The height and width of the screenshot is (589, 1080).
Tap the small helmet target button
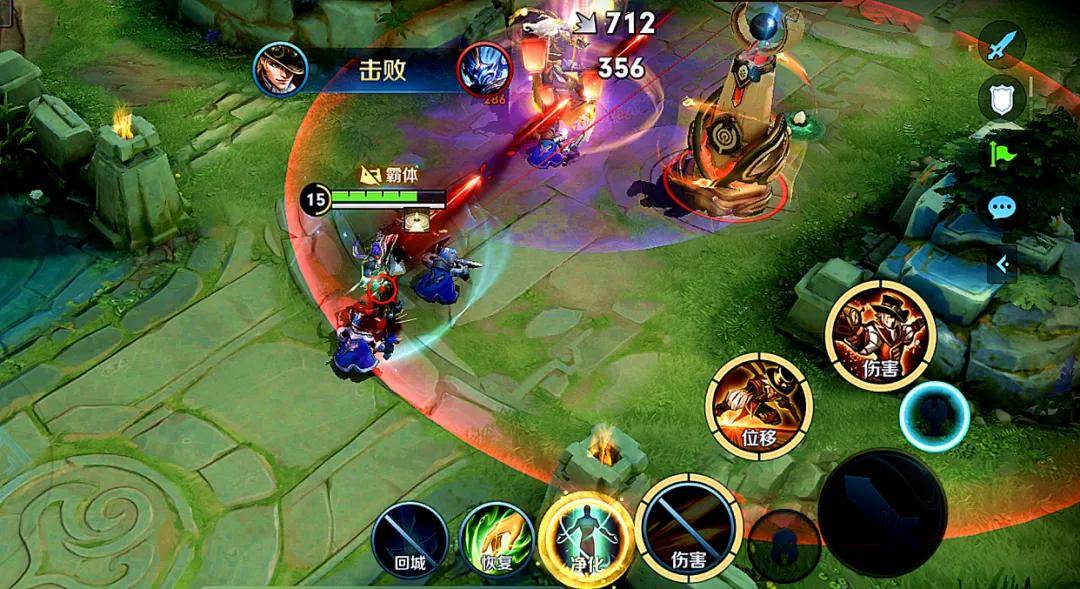784,544
